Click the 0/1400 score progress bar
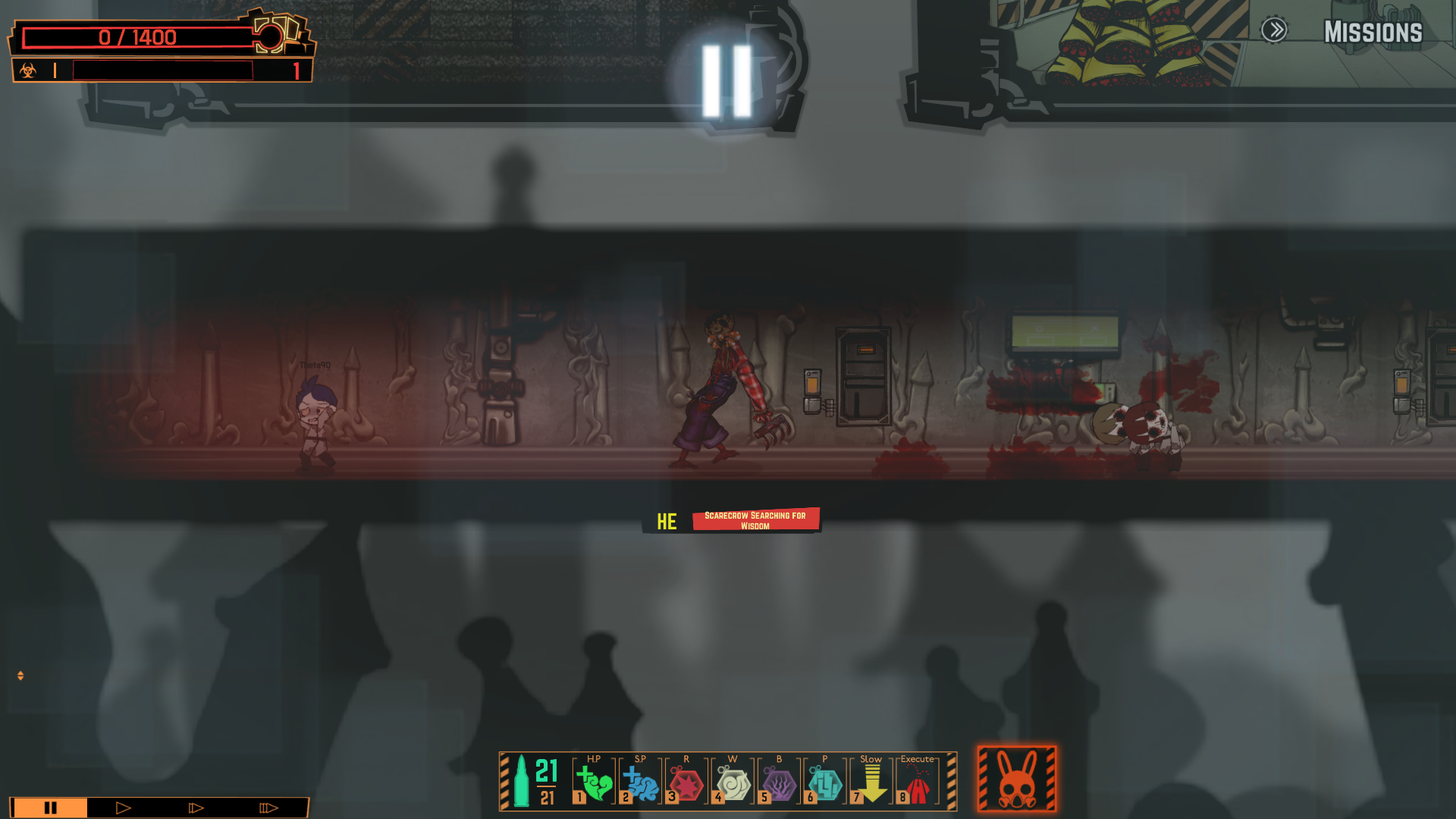 point(136,37)
